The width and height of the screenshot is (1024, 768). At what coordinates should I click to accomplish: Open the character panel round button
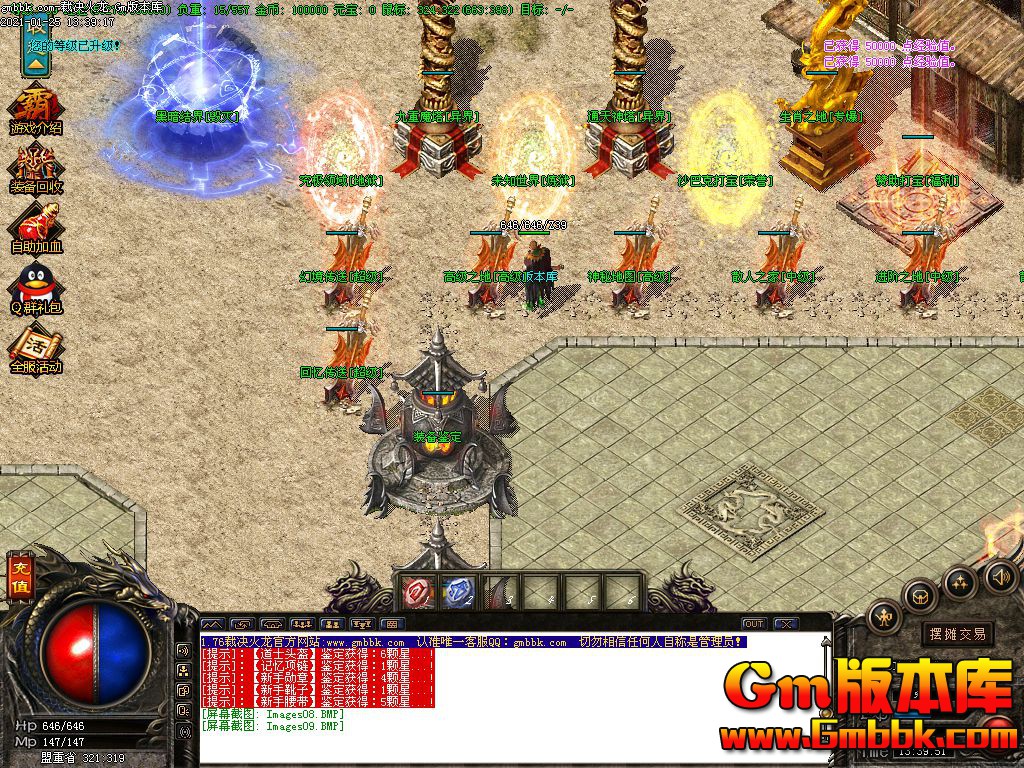[885, 617]
